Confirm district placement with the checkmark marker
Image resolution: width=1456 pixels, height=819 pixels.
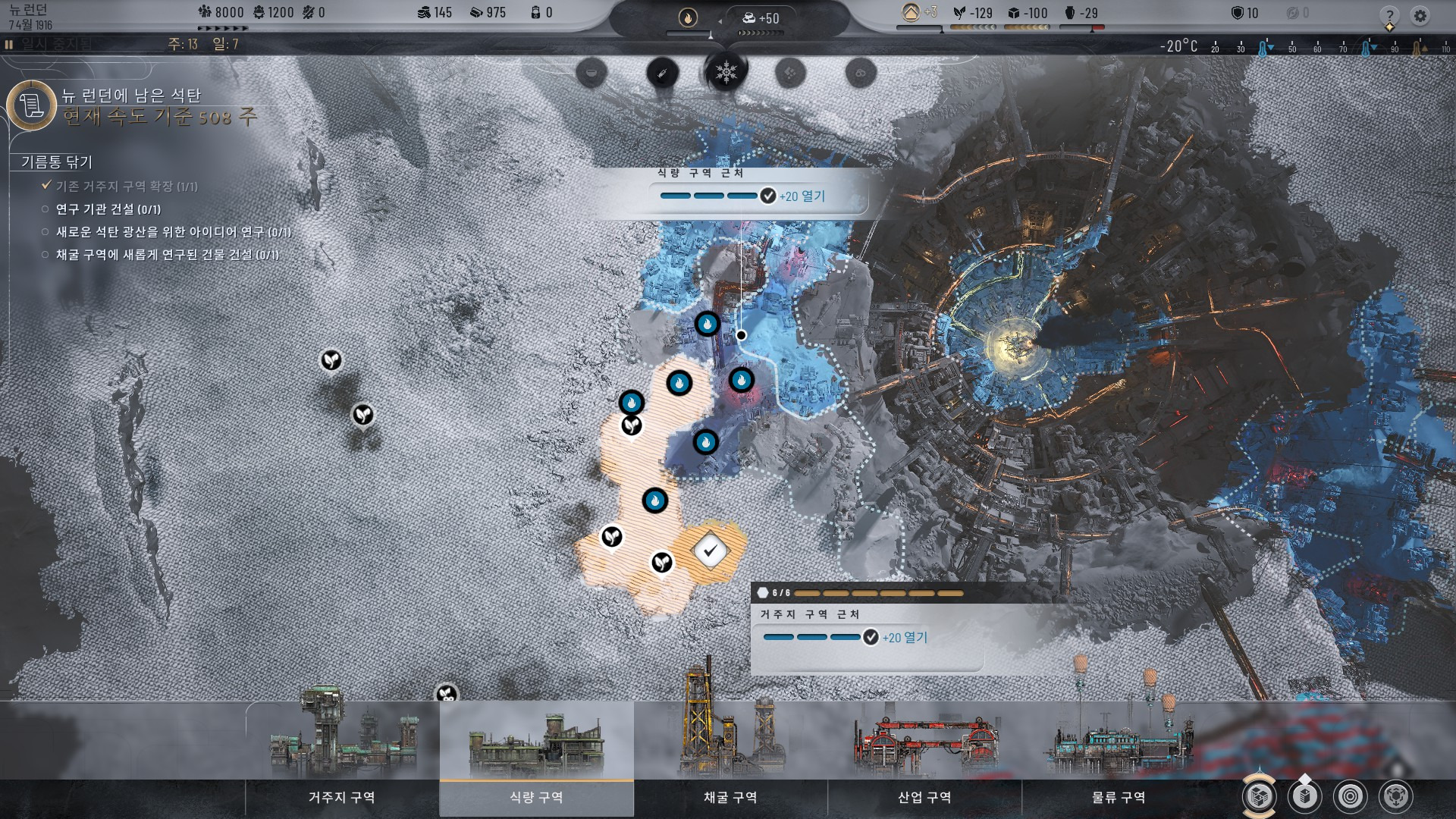tap(710, 551)
